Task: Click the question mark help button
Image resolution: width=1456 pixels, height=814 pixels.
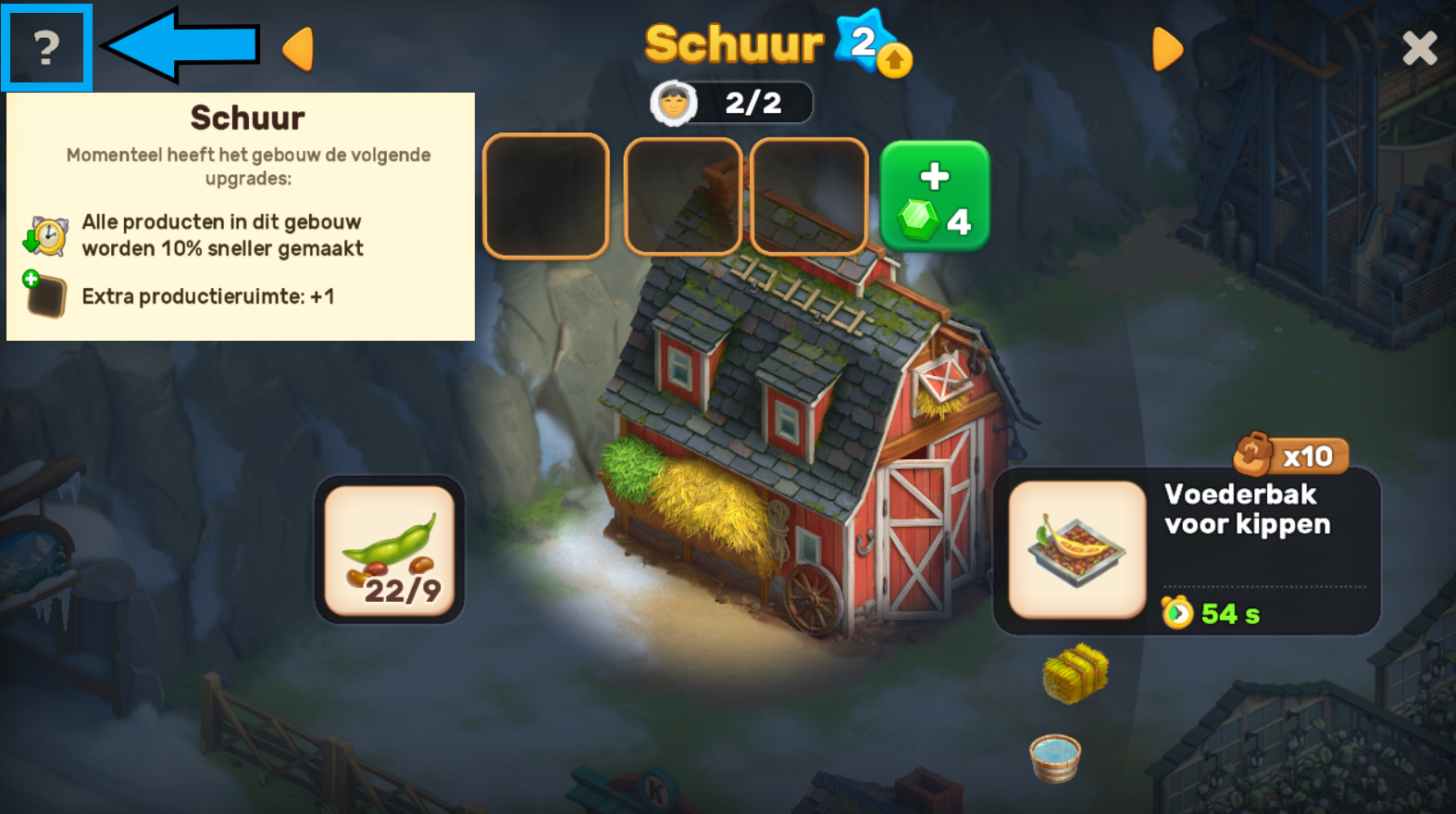Action: click(46, 48)
